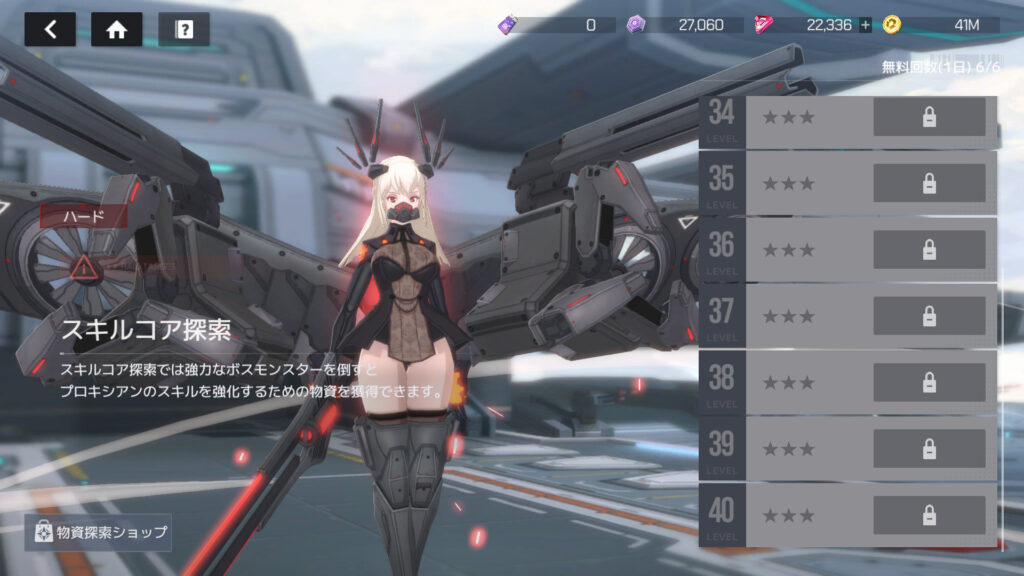Add more pink gems with plus button
Image resolution: width=1024 pixels, height=576 pixels.
click(x=865, y=25)
